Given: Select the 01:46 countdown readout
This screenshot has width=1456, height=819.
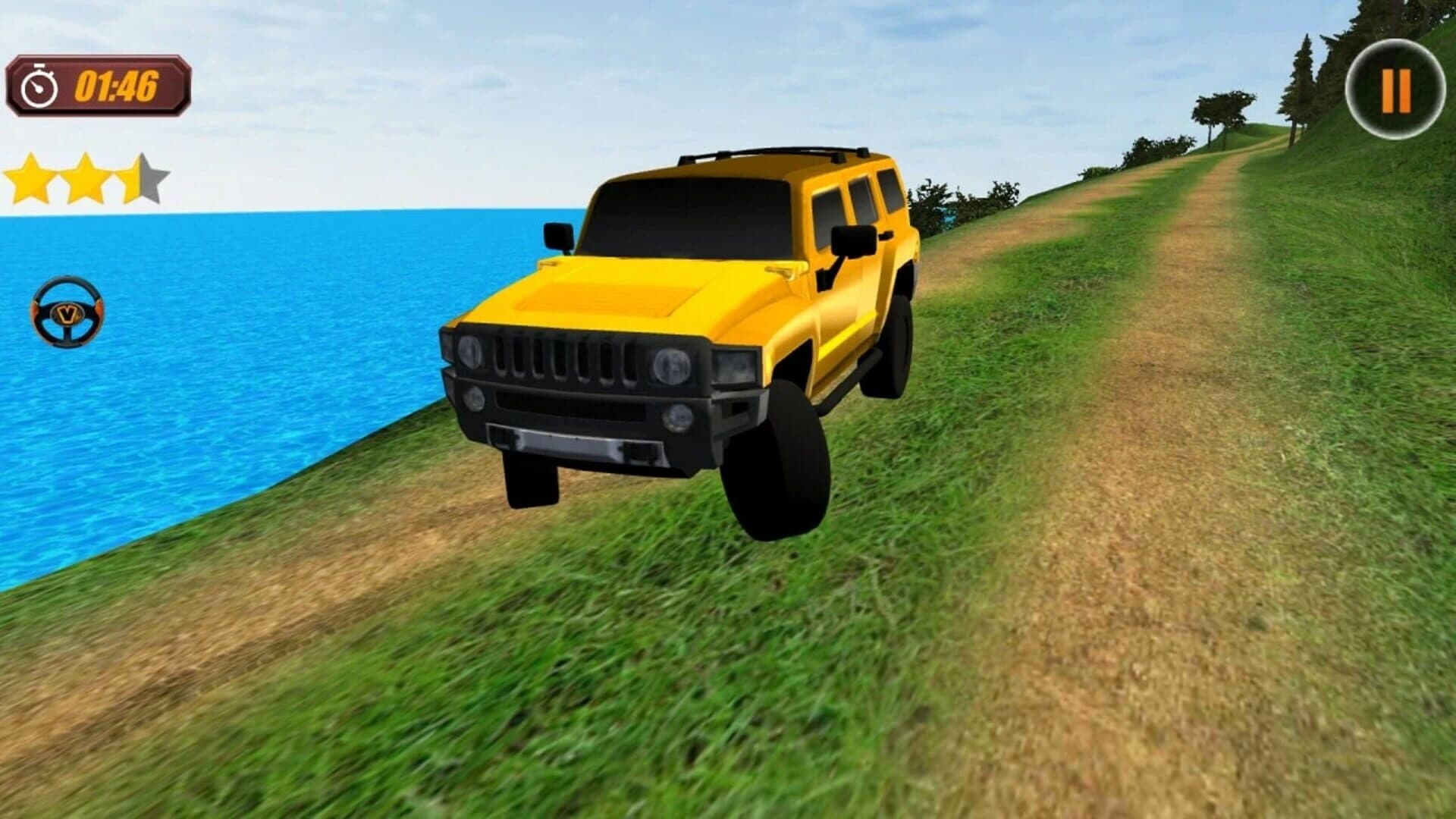Looking at the screenshot, I should [118, 86].
